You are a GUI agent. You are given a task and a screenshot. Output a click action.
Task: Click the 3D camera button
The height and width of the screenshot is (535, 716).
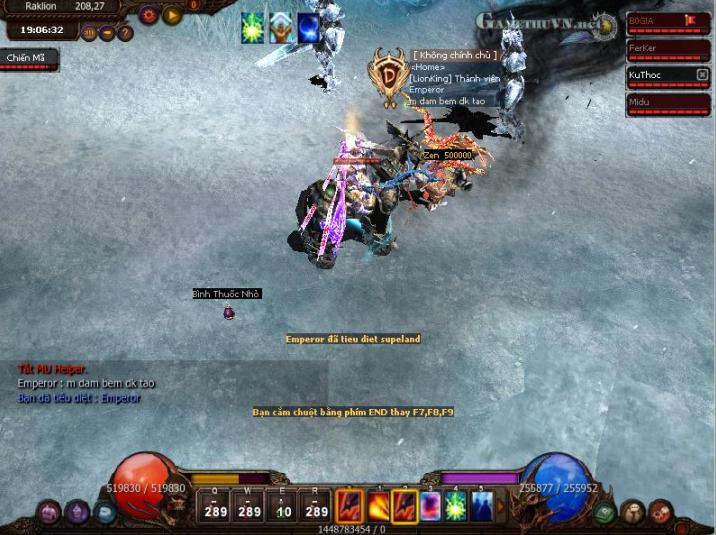click(x=89, y=33)
